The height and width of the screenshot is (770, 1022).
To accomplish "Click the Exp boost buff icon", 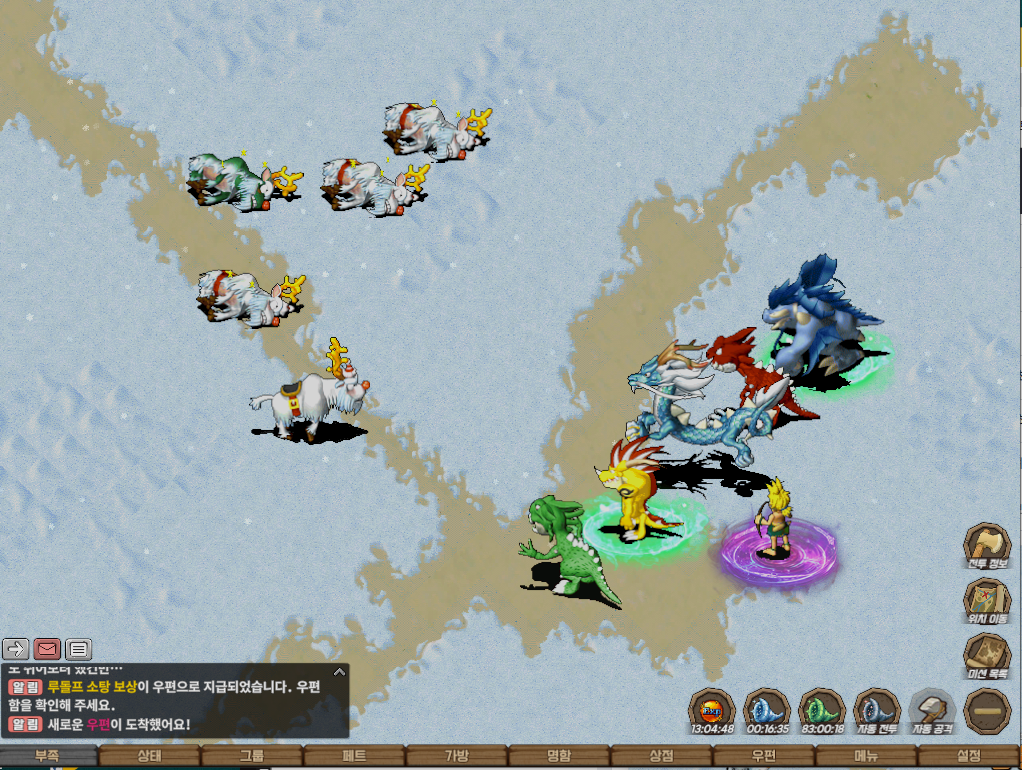I will tap(712, 711).
